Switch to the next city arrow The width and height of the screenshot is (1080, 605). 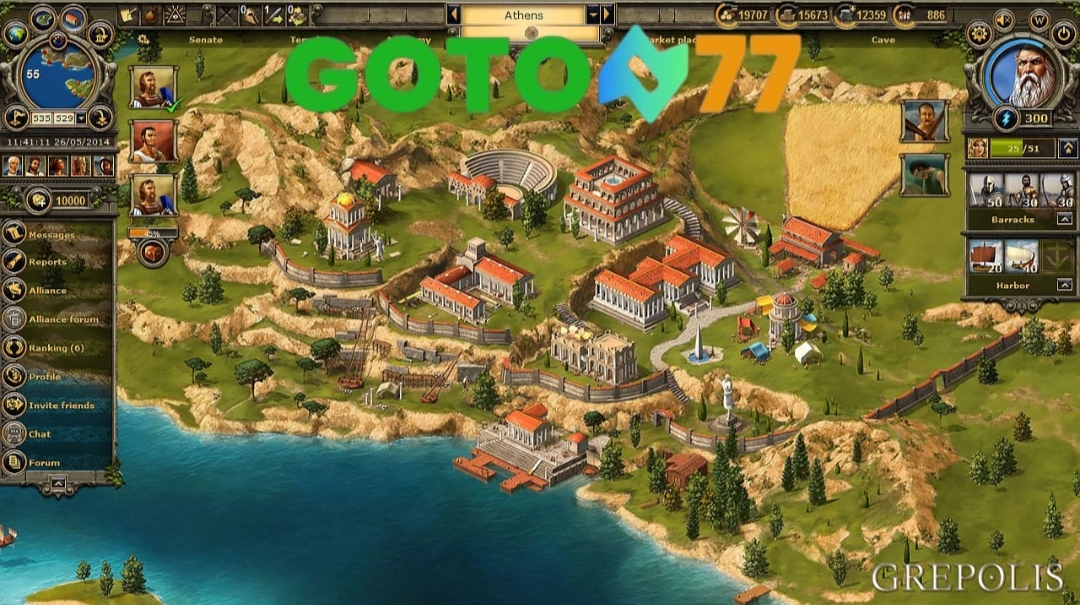pyautogui.click(x=607, y=15)
